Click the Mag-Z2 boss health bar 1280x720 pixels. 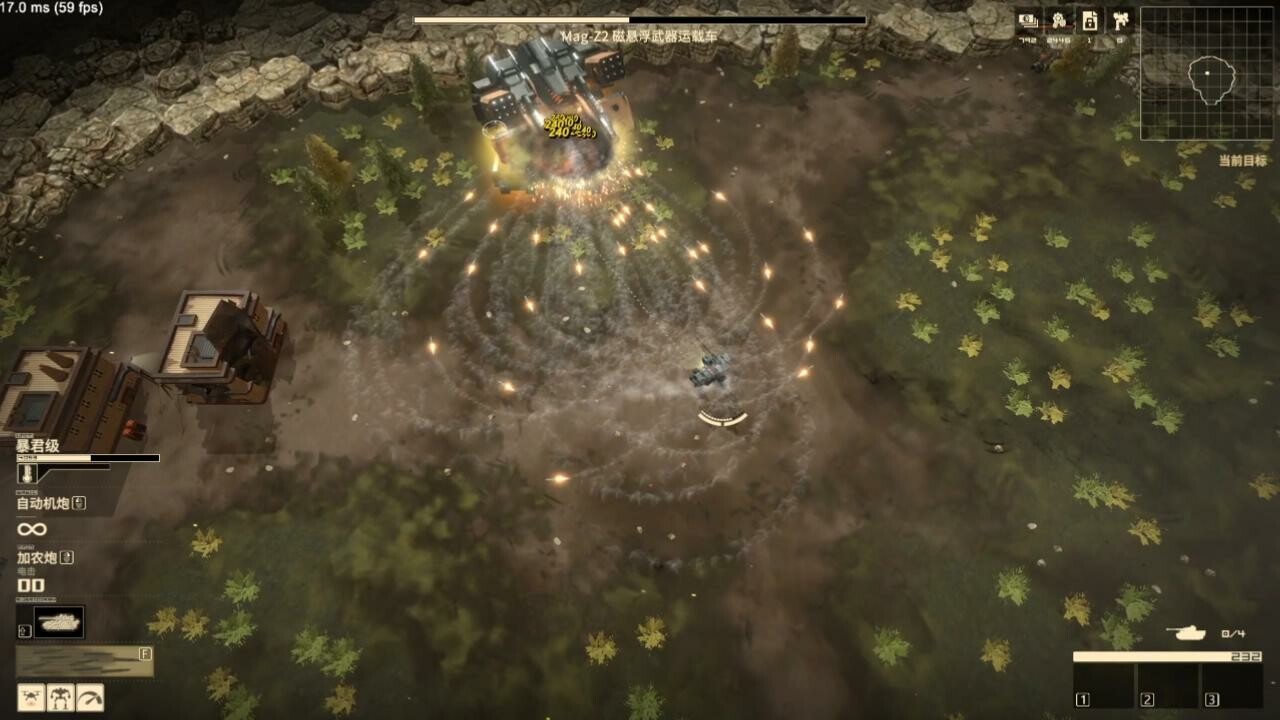tap(637, 19)
